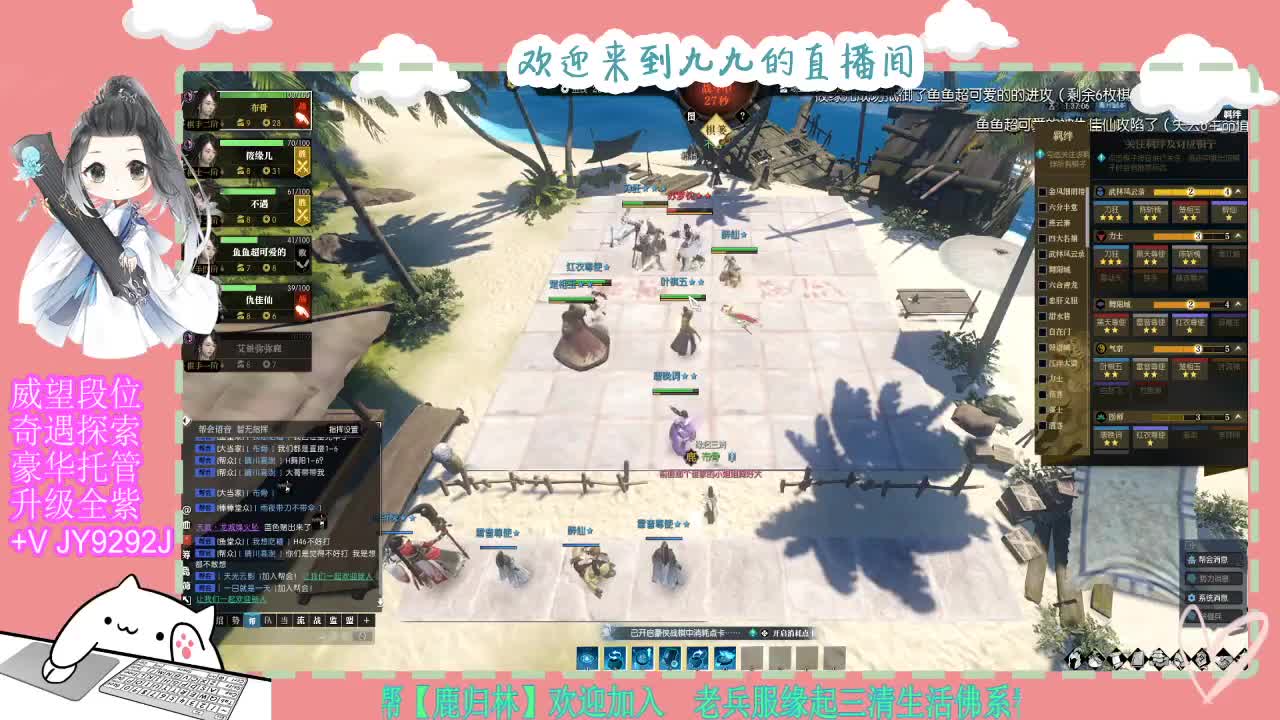Click the 气宗 bond icon
This screenshot has width=1280, height=720.
[x=1099, y=347]
